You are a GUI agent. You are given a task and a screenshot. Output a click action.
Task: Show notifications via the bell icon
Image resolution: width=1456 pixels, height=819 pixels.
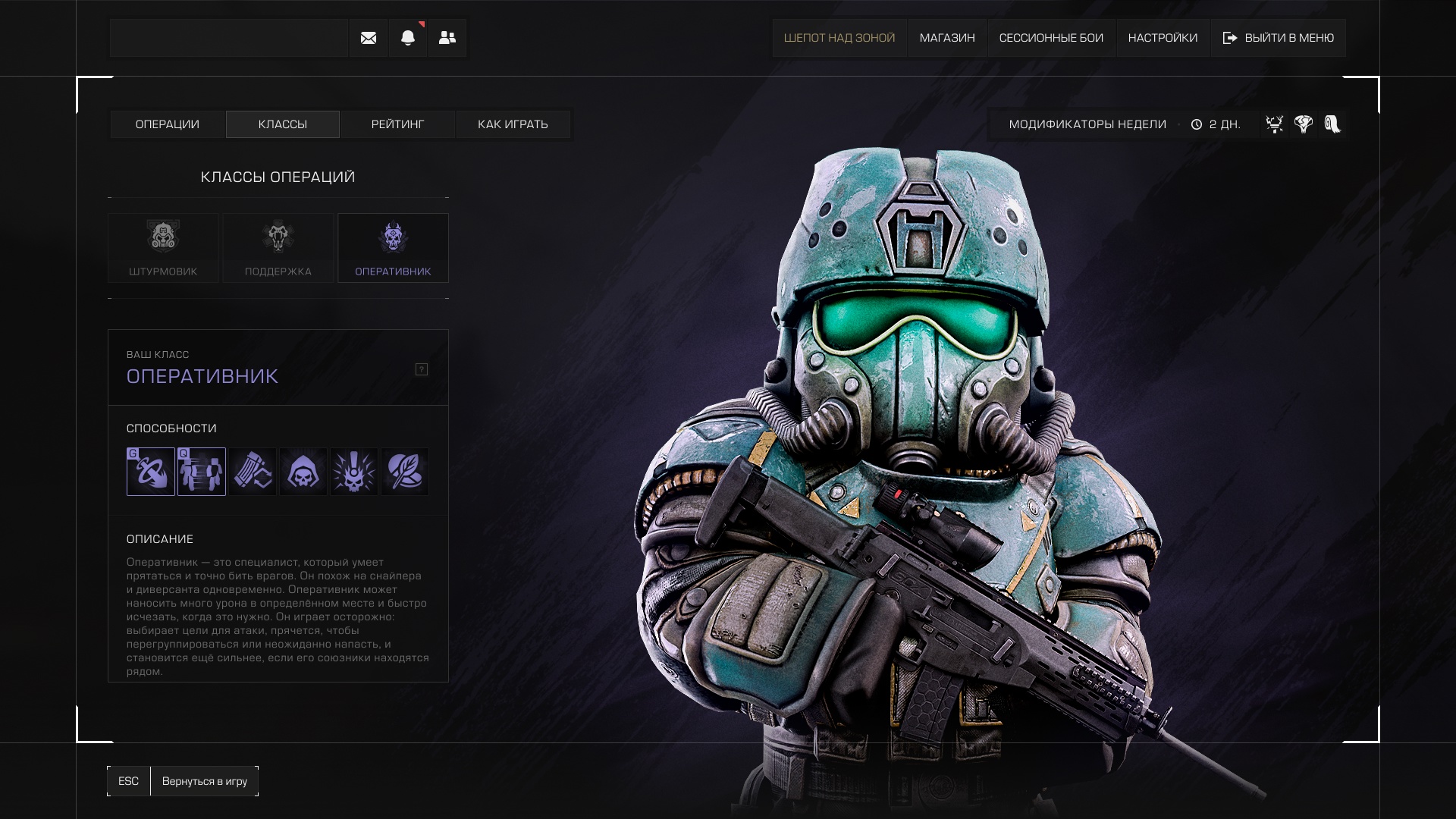click(x=408, y=38)
